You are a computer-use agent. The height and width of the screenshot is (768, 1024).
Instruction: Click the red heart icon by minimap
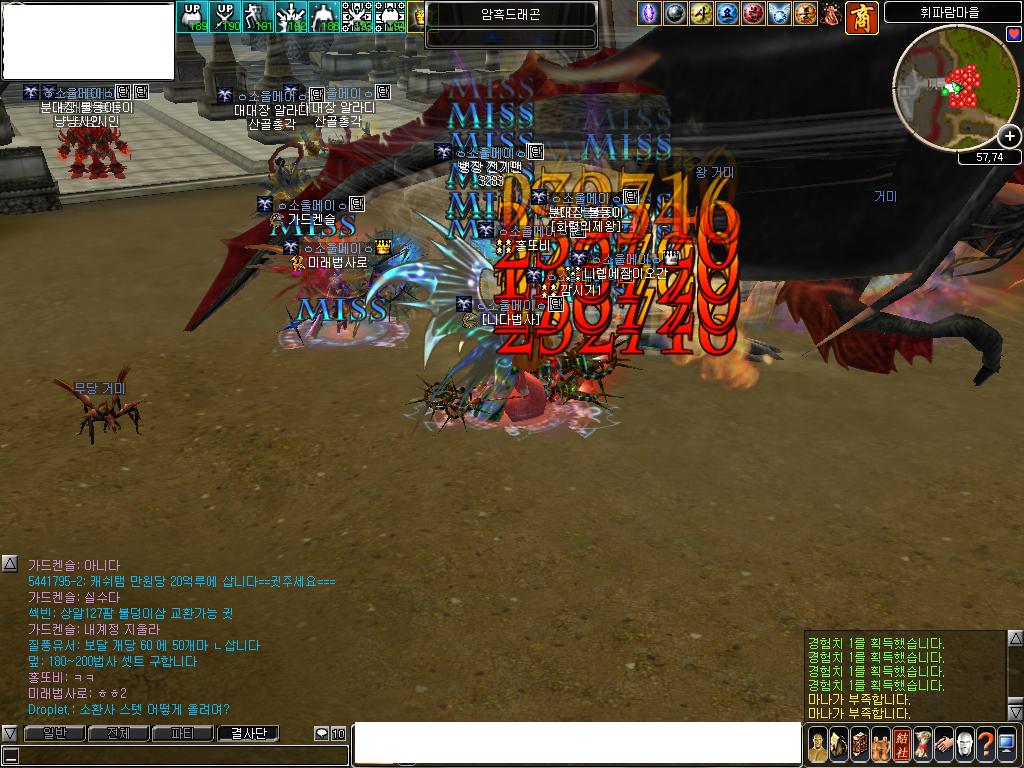coord(1013,34)
